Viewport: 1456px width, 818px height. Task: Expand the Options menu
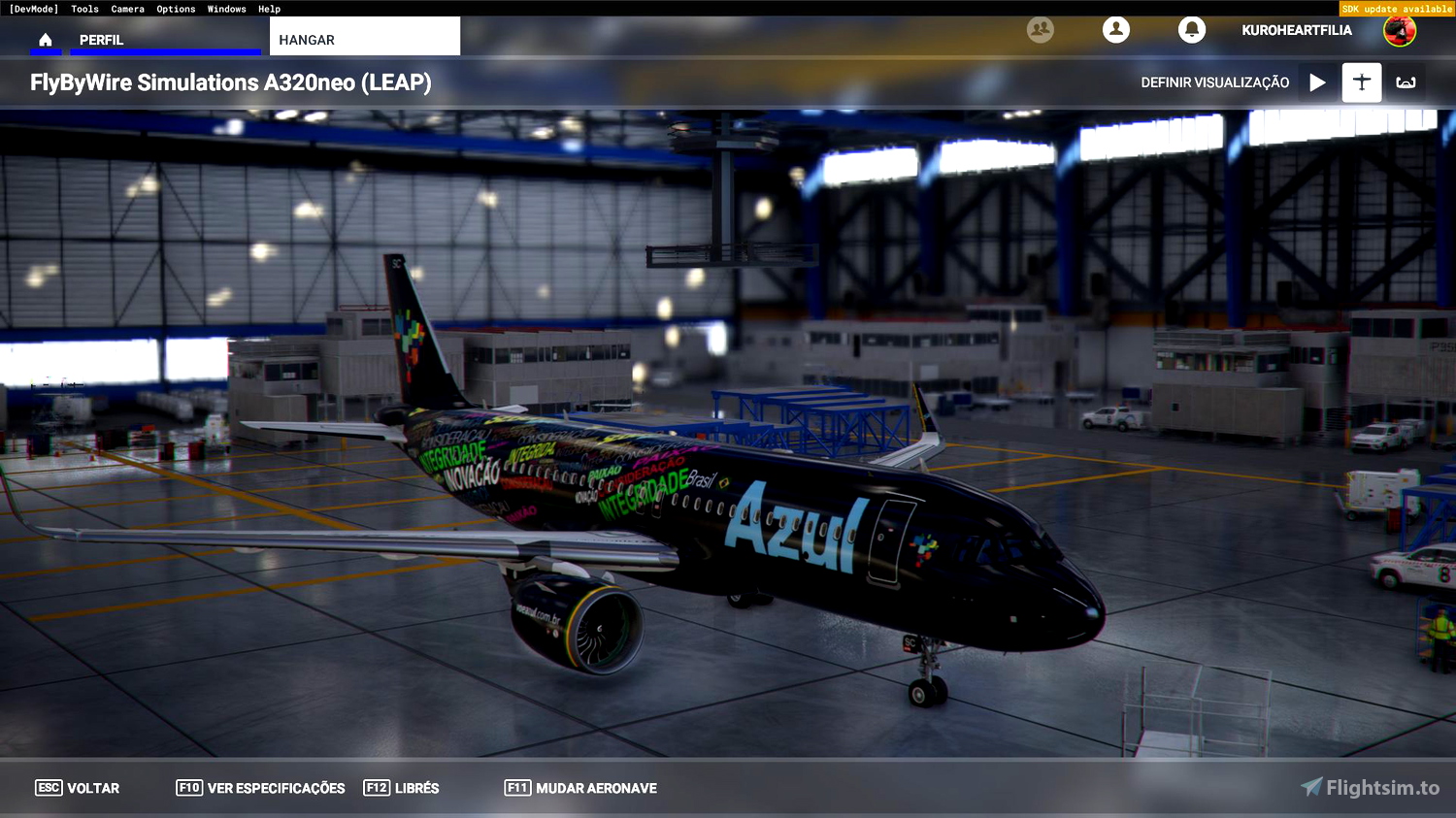coord(175,9)
